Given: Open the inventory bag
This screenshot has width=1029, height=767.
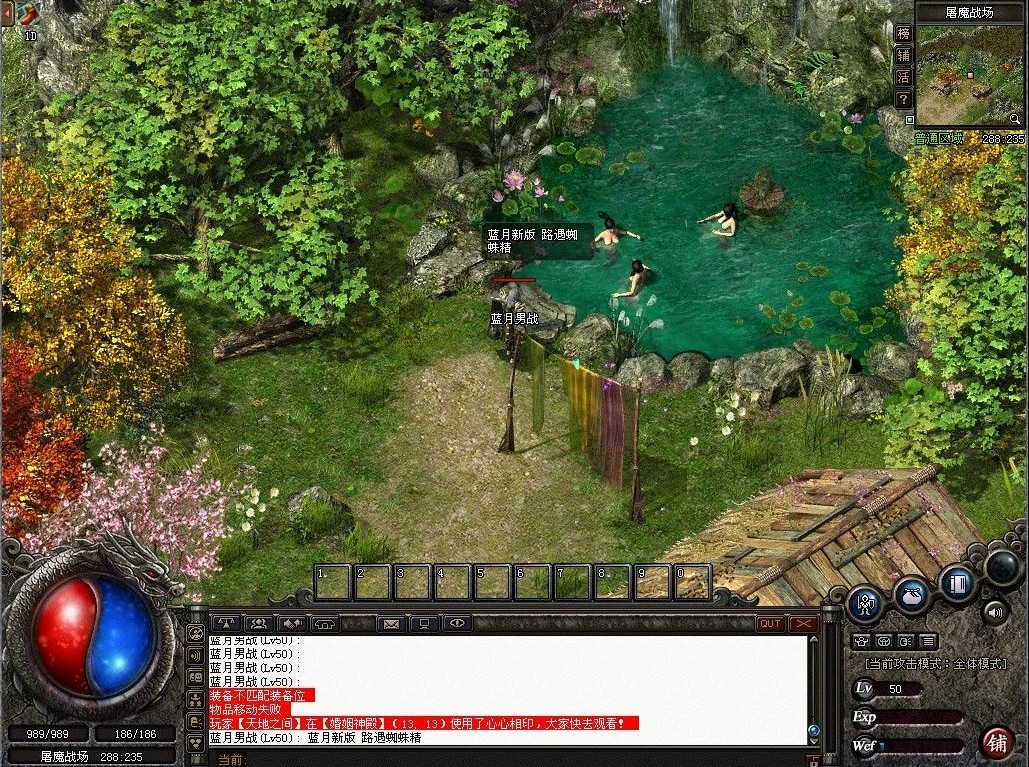Looking at the screenshot, I should tap(911, 596).
